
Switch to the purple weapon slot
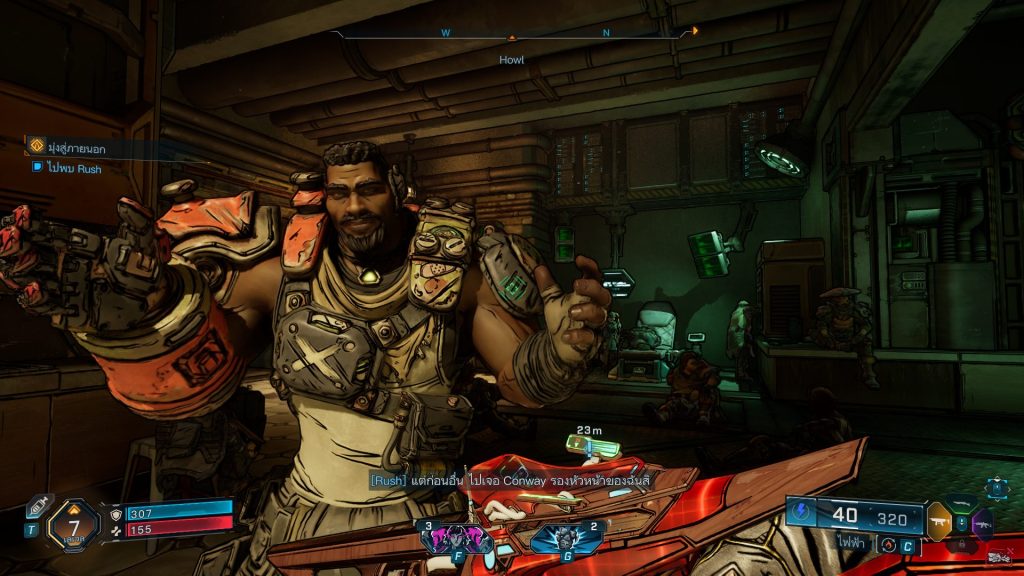(x=982, y=523)
